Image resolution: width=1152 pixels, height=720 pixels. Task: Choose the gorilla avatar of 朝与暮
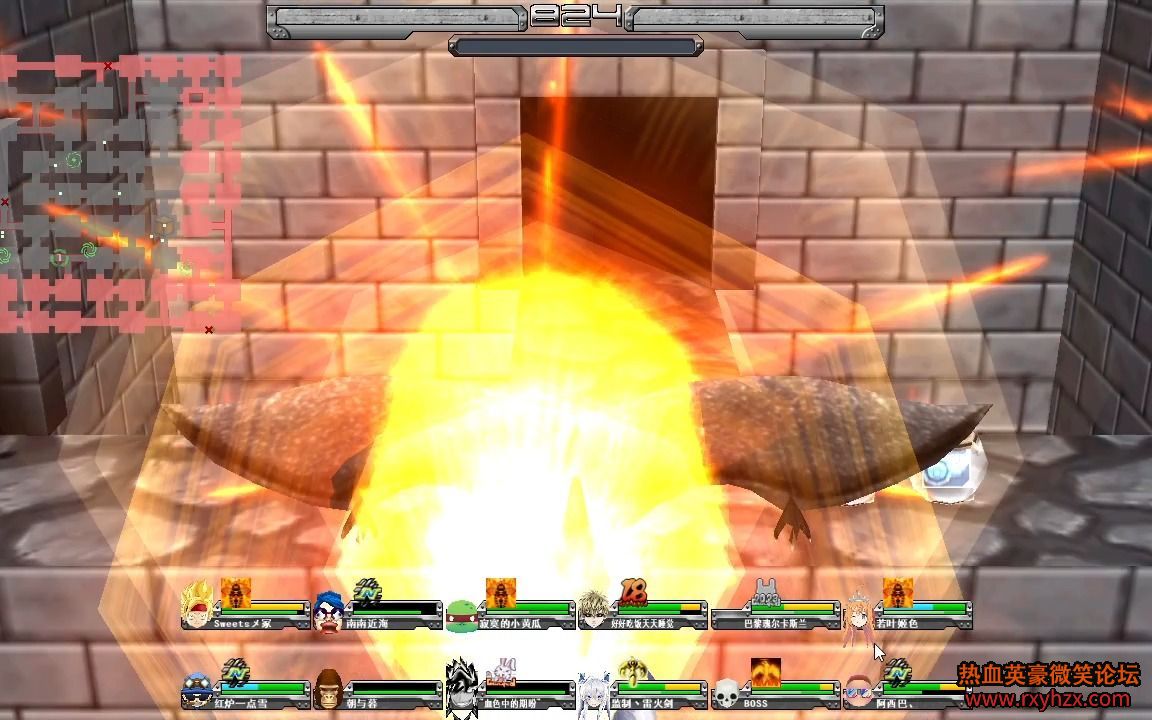point(329,689)
